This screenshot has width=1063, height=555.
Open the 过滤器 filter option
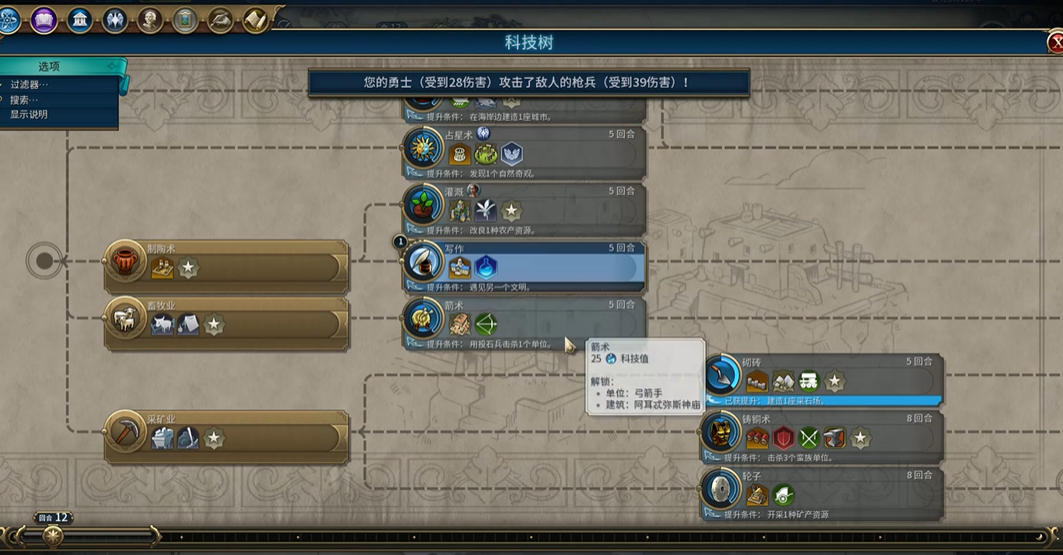tap(29, 85)
